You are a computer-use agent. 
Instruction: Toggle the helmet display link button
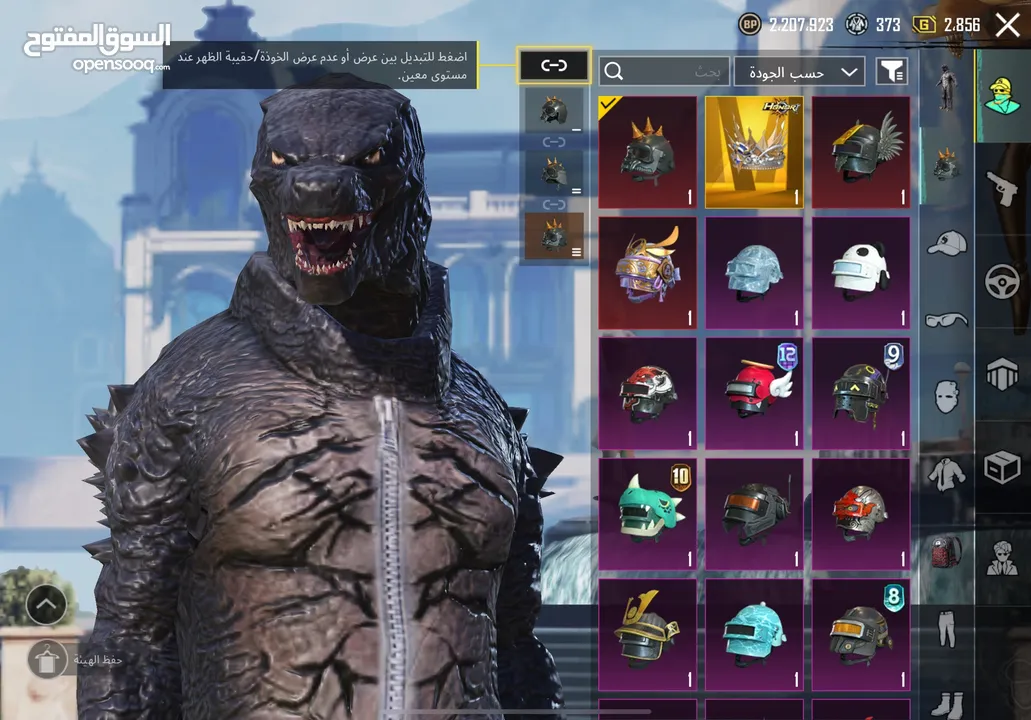coord(553,66)
